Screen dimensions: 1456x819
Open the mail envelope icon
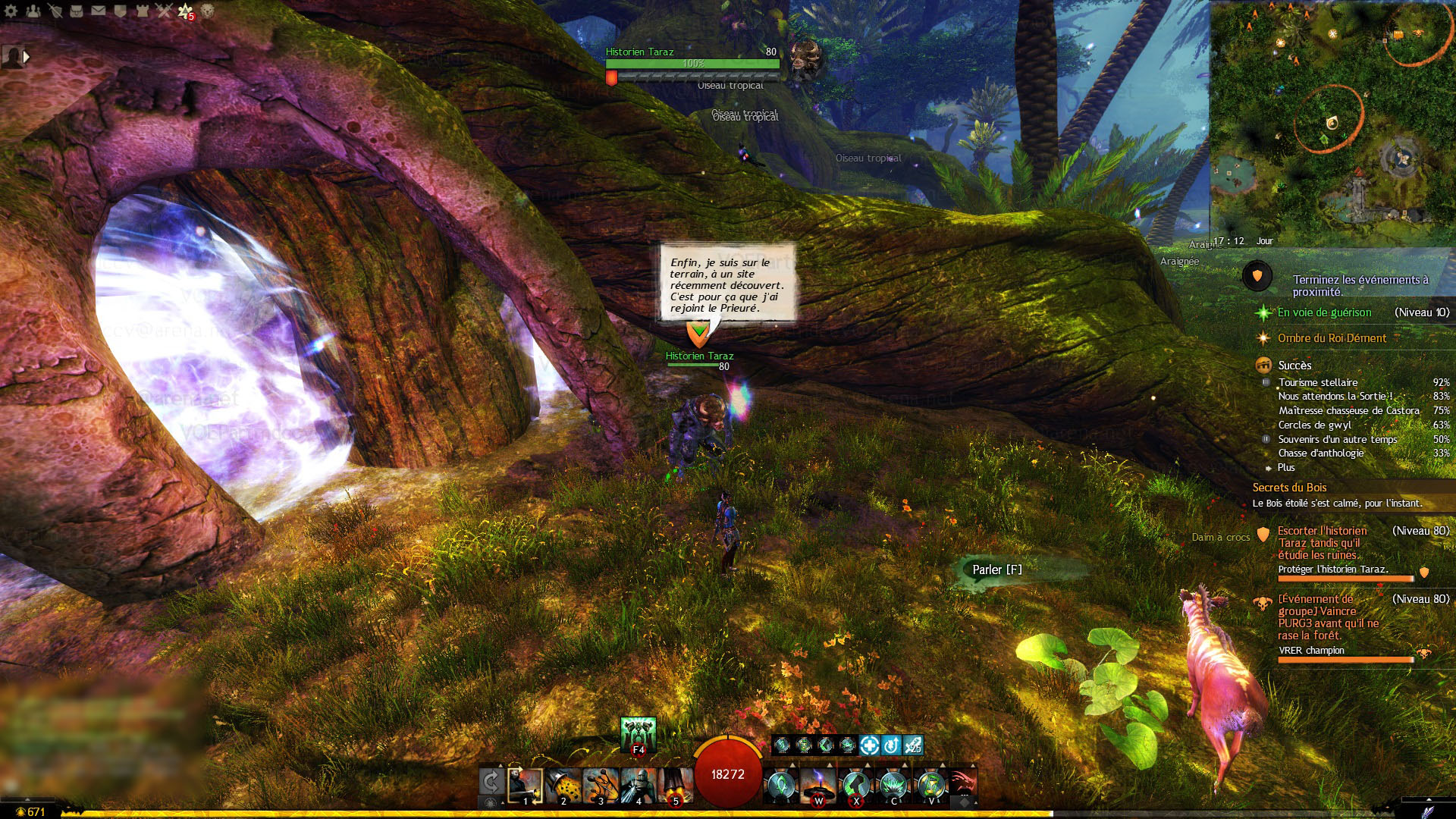99,11
